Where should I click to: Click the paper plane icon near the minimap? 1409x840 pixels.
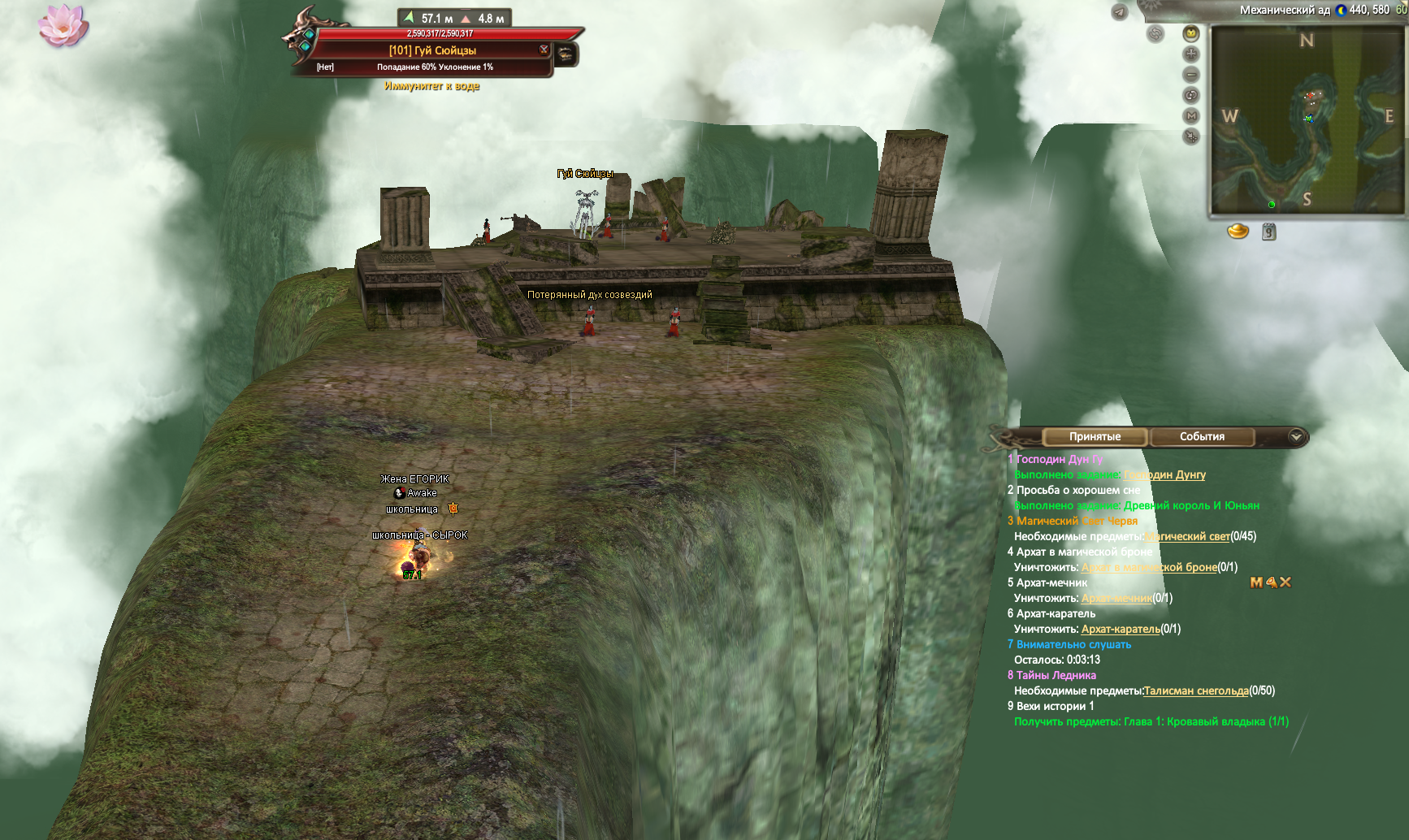click(1120, 12)
